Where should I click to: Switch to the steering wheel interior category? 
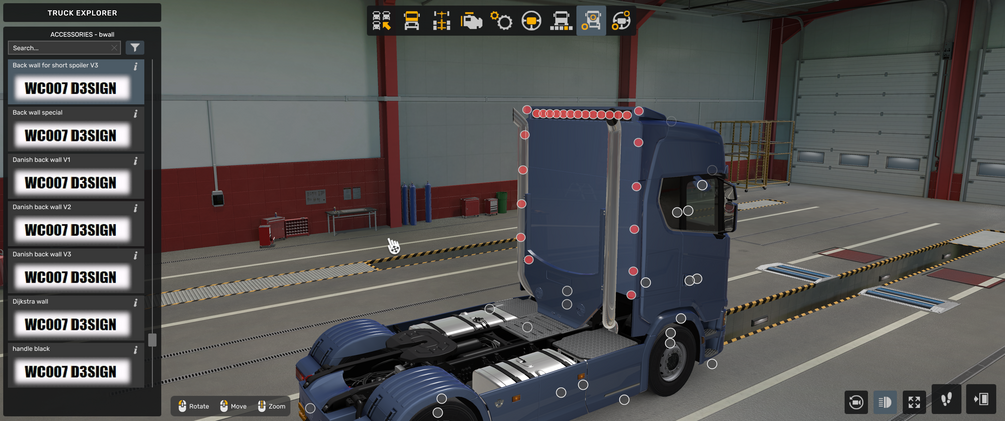tap(531, 21)
